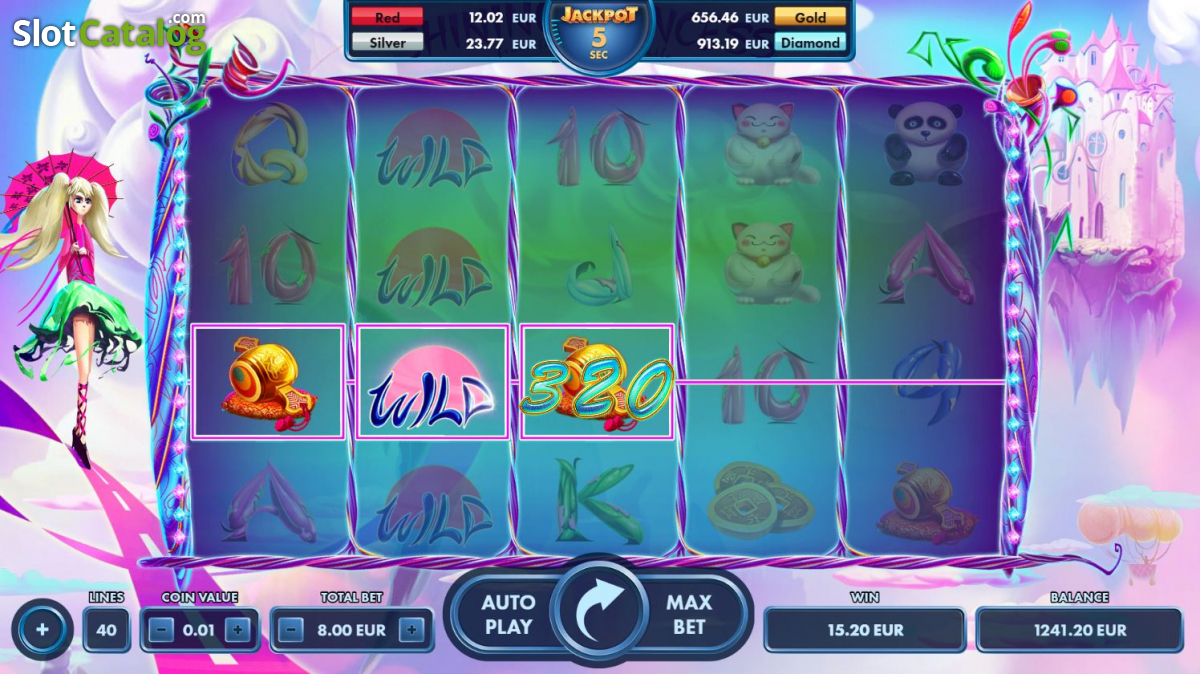
Task: Increase the coin value
Action: click(x=237, y=630)
